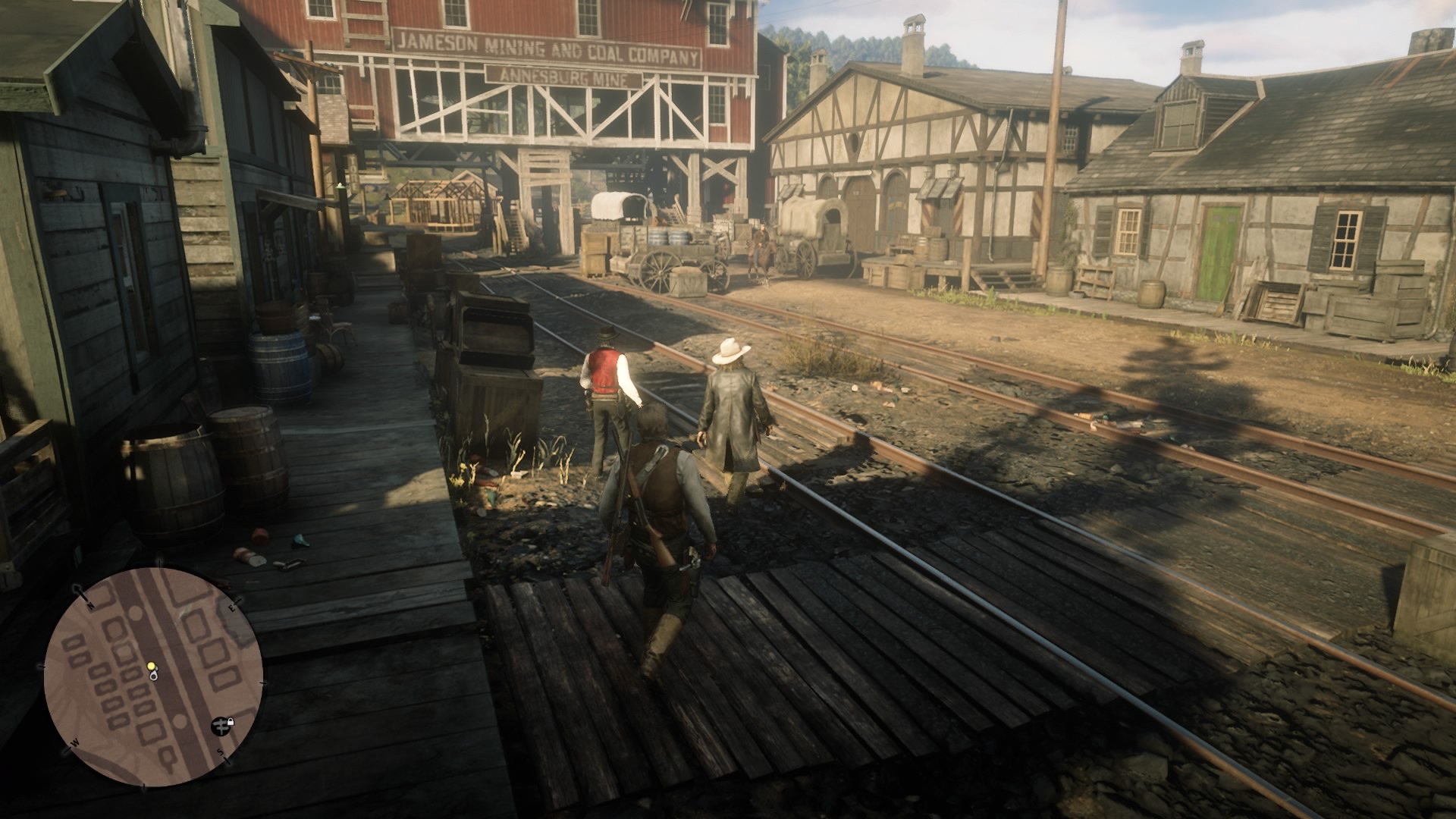Select the locked train station icon on minimap
This screenshot has width=1456, height=819.
point(221,726)
